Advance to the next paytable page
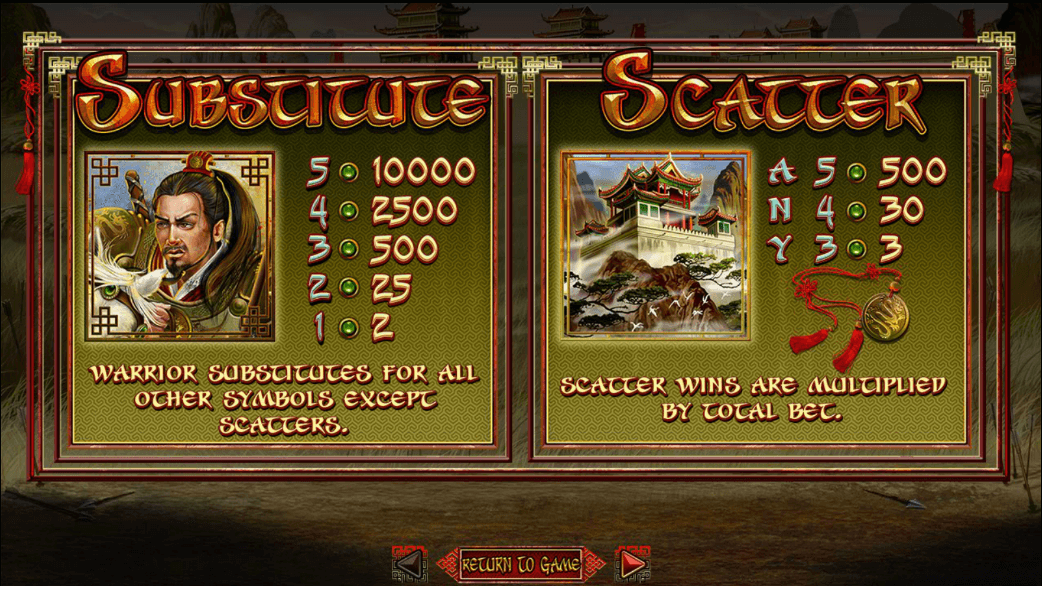Viewport: 1042px width, 600px height. (632, 565)
